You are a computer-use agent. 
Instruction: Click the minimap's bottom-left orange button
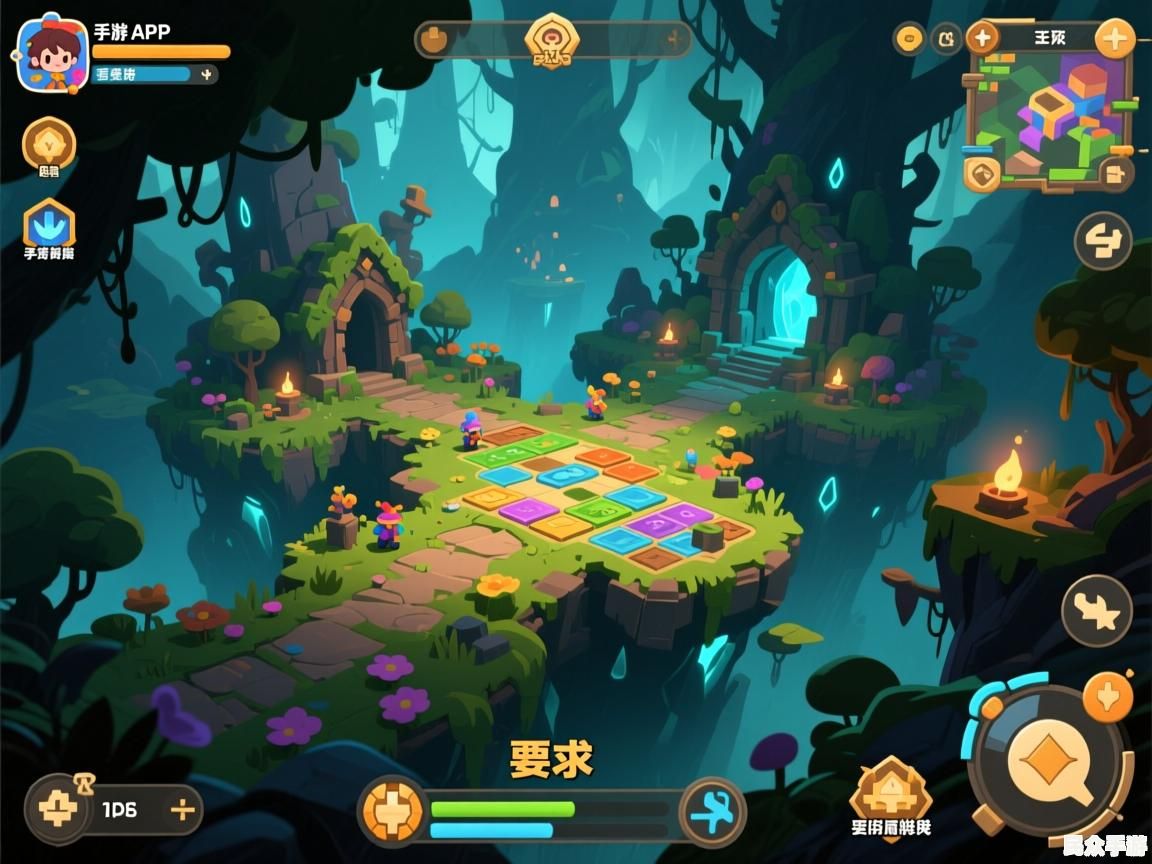coord(982,173)
